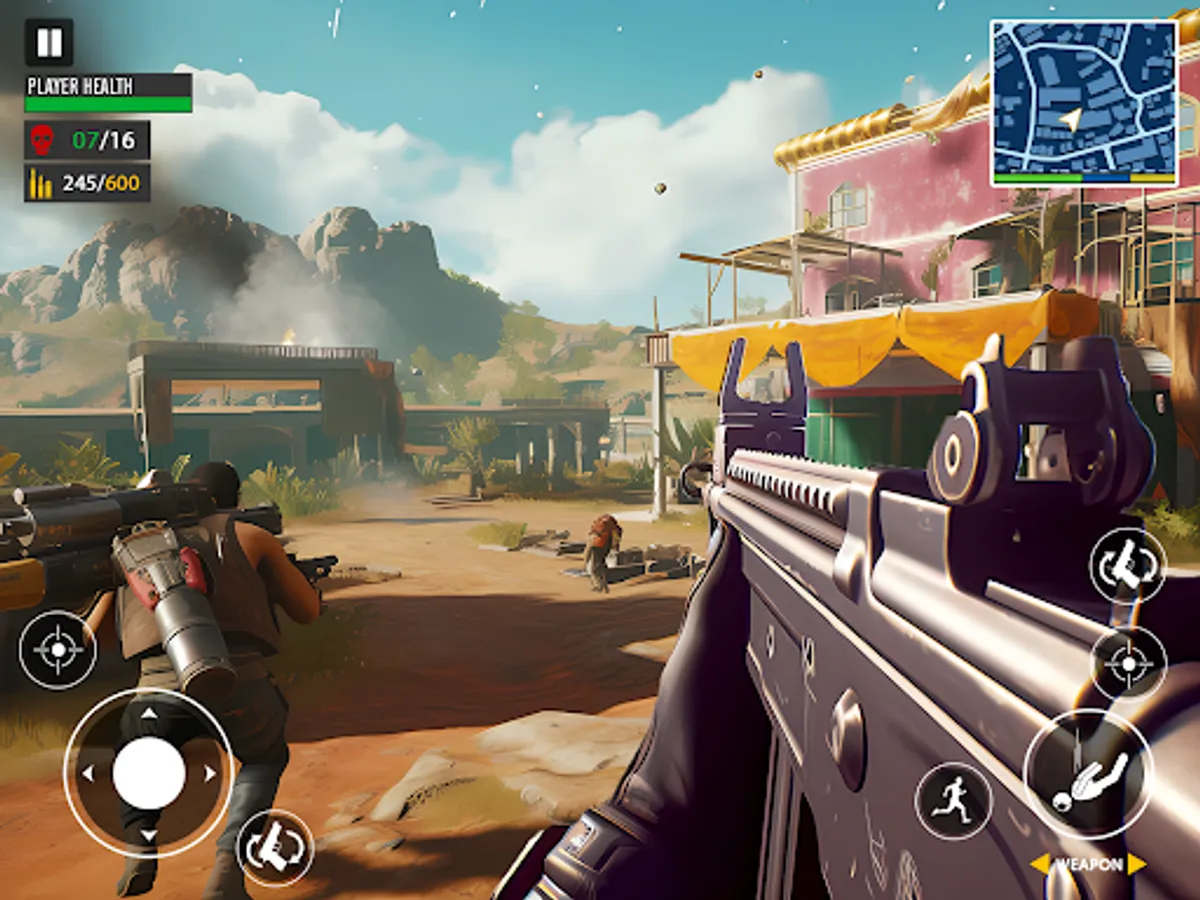This screenshot has height=900, width=1200.
Task: Open the minimap
Action: tap(1084, 102)
